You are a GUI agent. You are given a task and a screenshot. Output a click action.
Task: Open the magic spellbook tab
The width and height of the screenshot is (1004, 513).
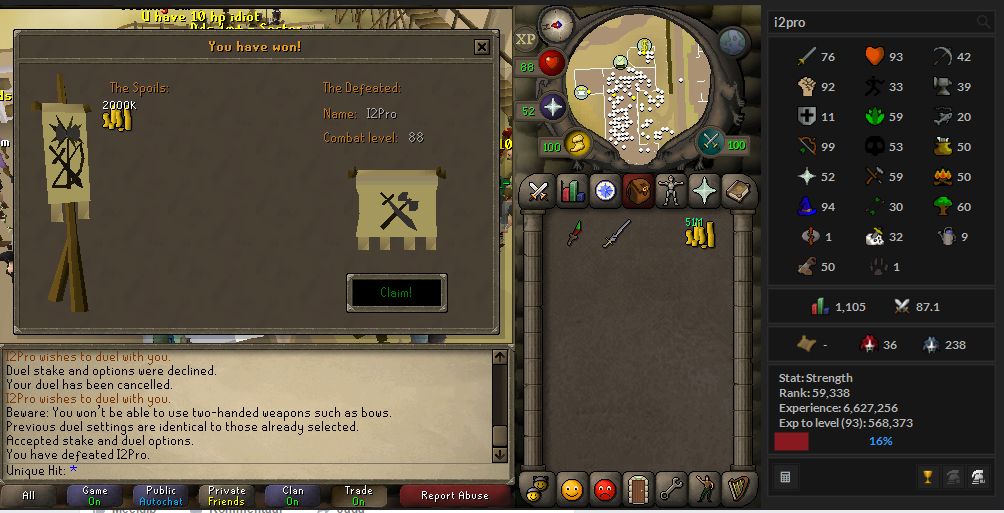point(738,190)
